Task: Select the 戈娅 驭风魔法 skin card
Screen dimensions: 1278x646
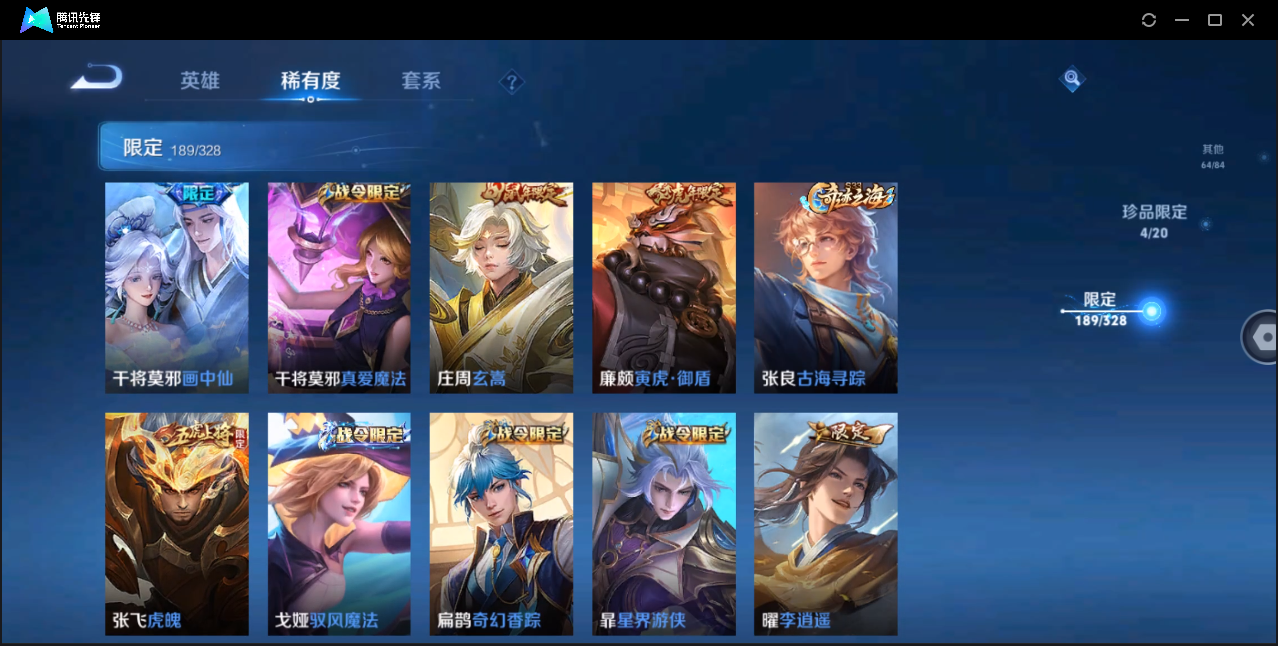Action: point(339,524)
